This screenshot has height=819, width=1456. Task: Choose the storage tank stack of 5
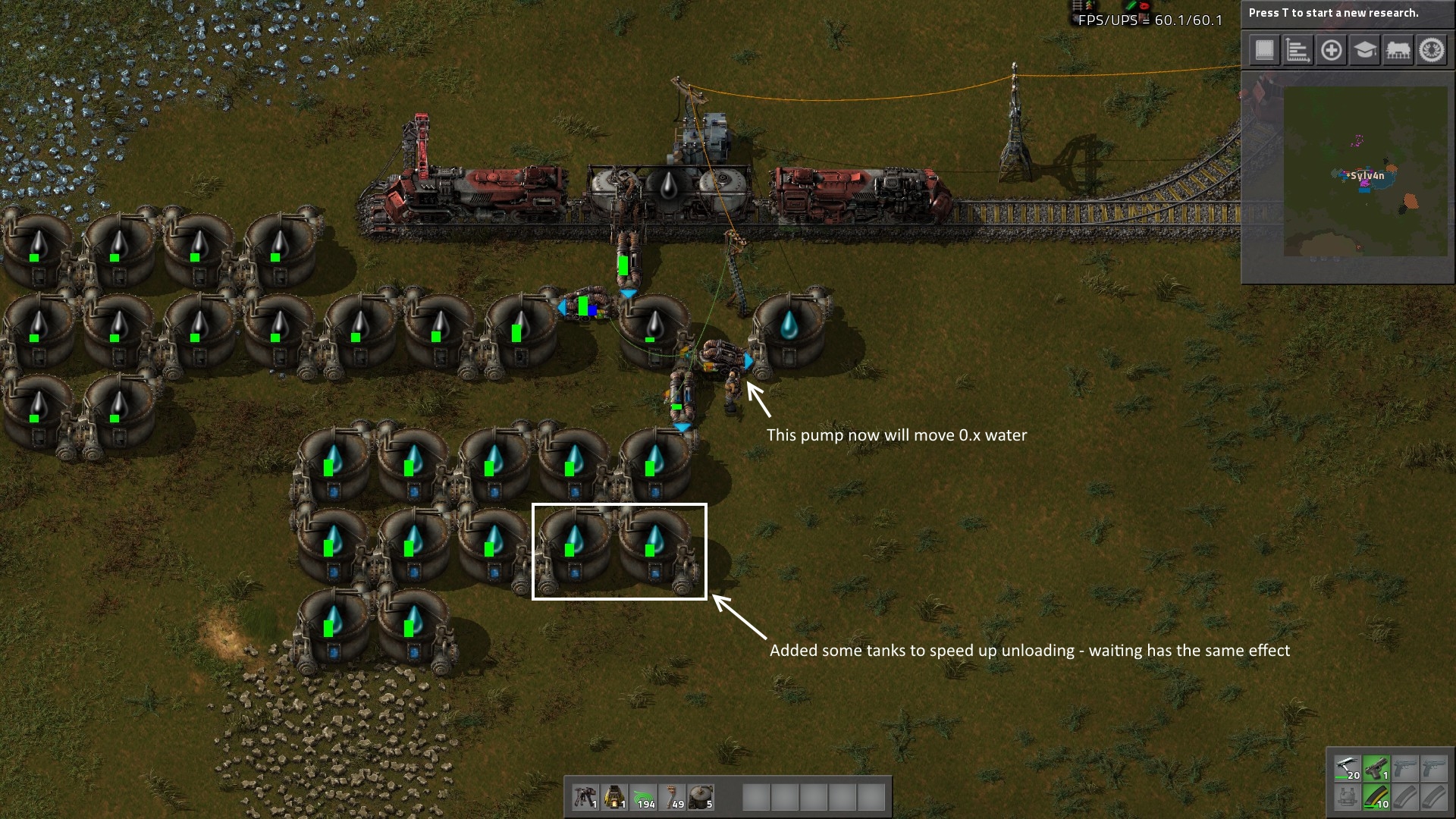701,797
